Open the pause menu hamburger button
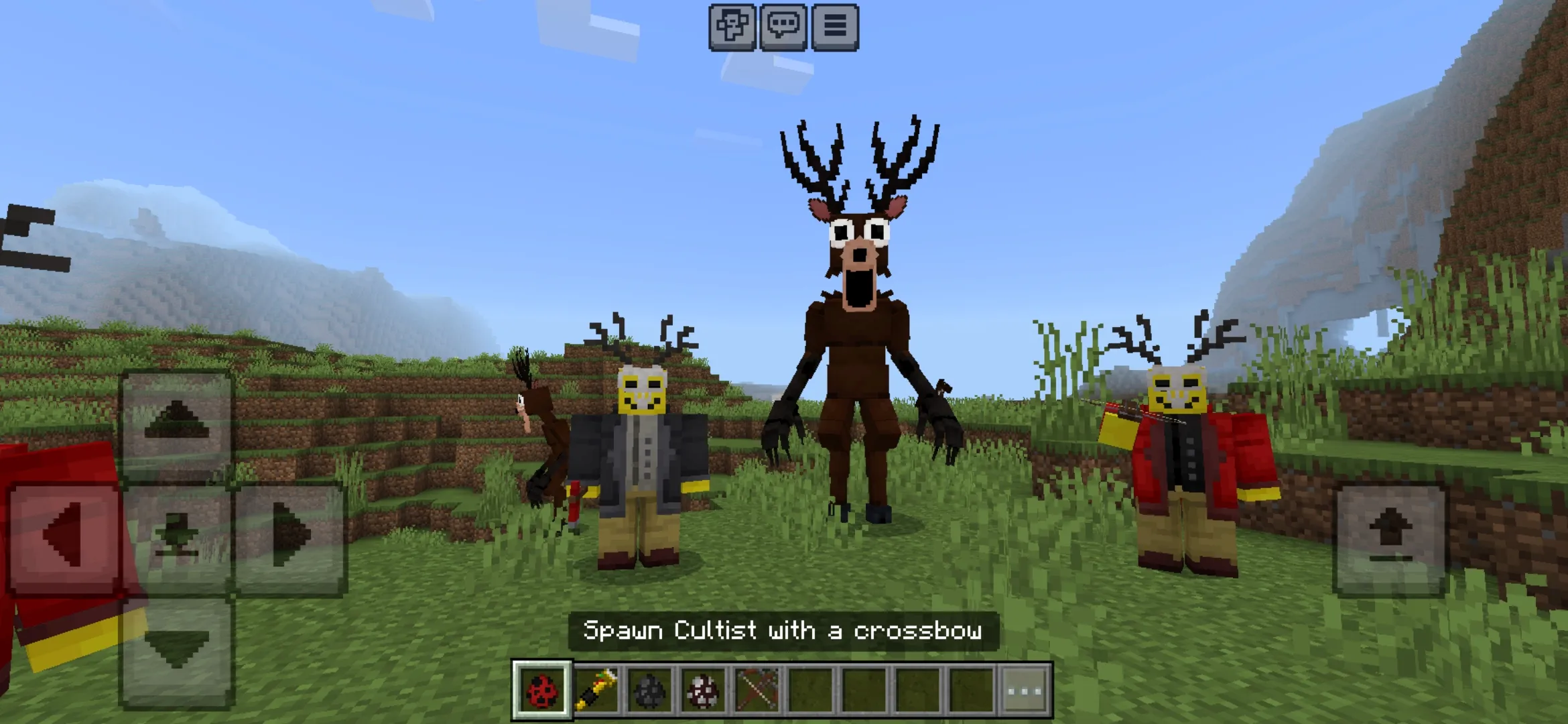This screenshot has width=1568, height=724. pyautogui.click(x=835, y=27)
